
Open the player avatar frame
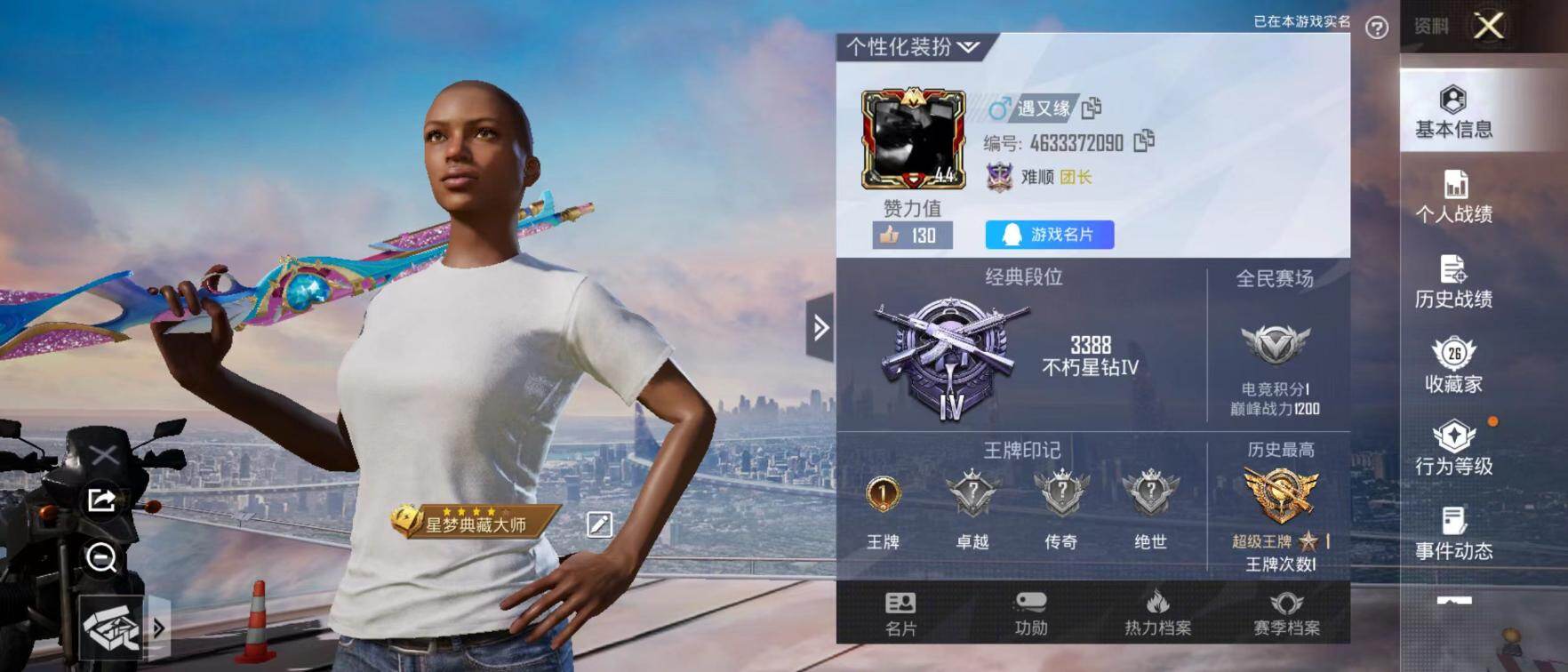913,139
